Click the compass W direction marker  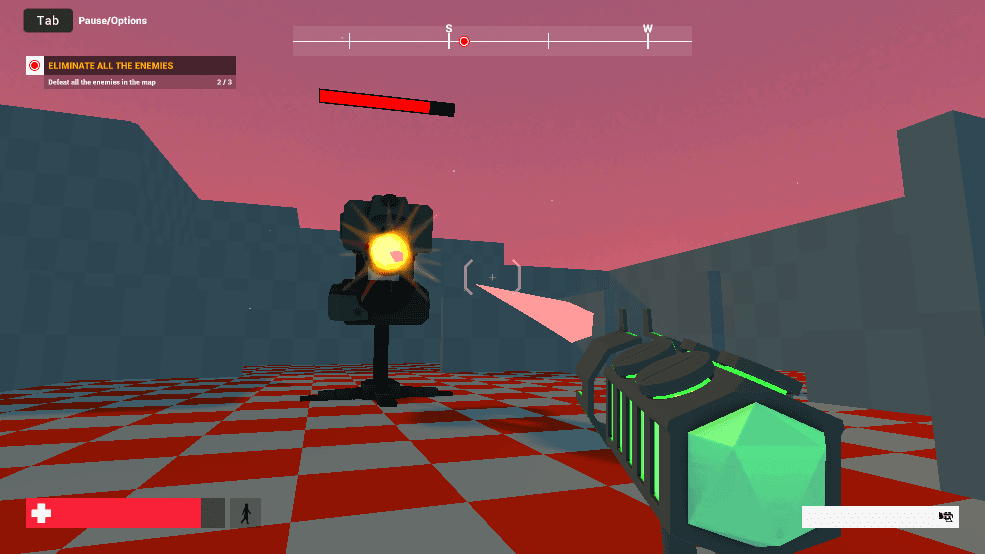coord(648,30)
